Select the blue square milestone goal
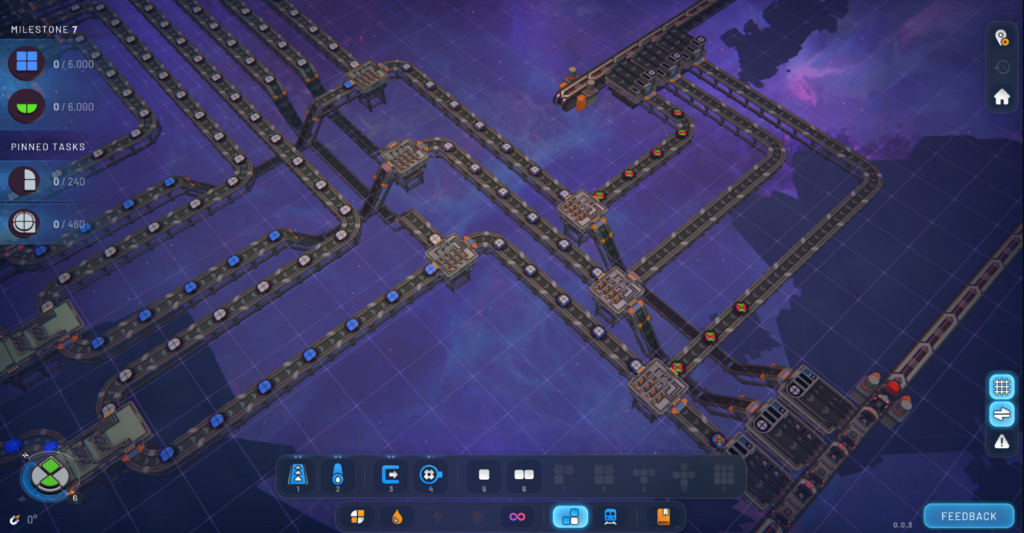Viewport: 1024px width, 533px height. pyautogui.click(x=26, y=63)
